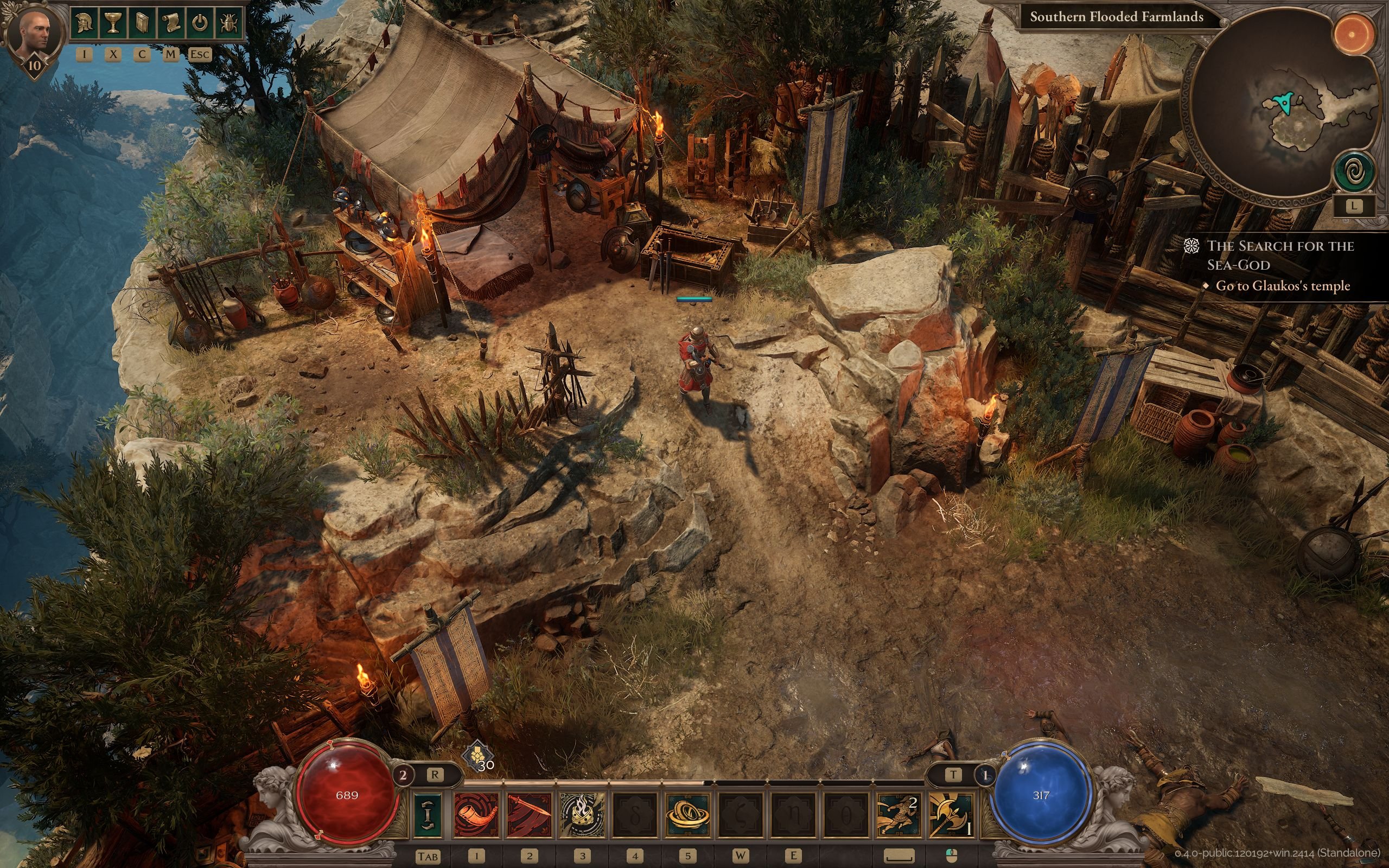
Task: Open the beetle bug report icon
Action: tap(228, 23)
